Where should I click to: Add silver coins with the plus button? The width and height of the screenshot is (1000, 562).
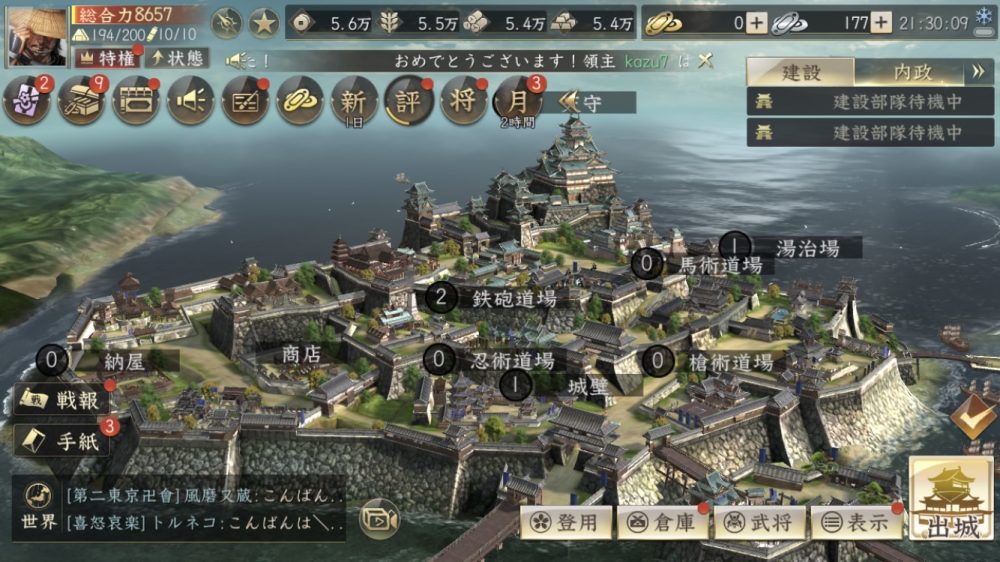click(880, 23)
